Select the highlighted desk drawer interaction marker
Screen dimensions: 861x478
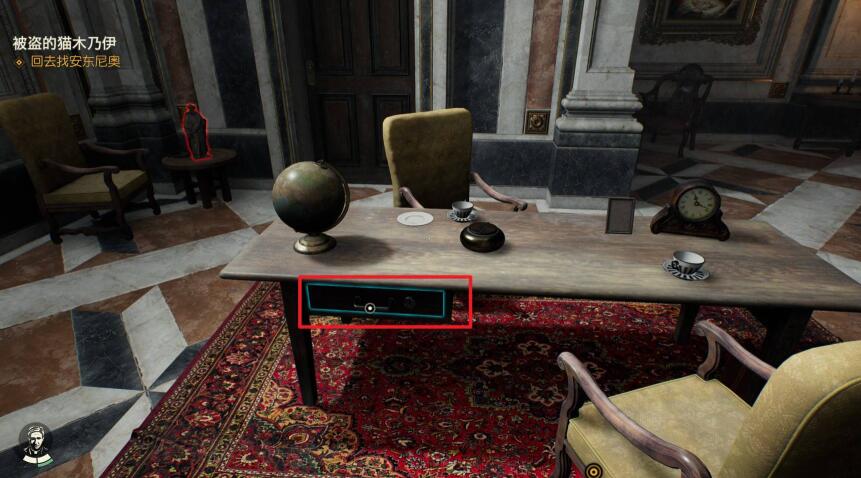(371, 308)
